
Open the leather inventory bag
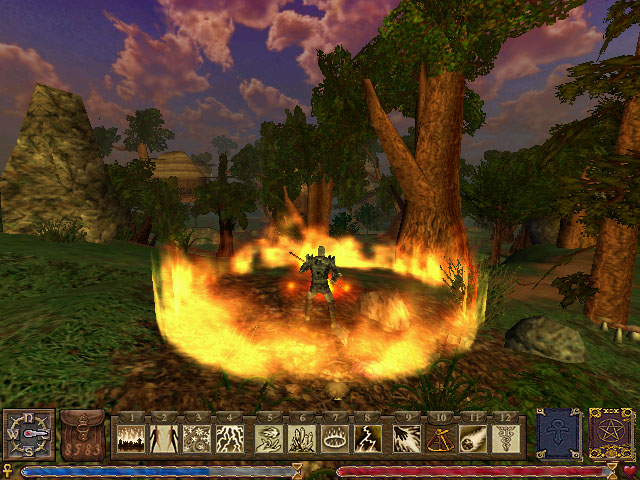pos(82,434)
